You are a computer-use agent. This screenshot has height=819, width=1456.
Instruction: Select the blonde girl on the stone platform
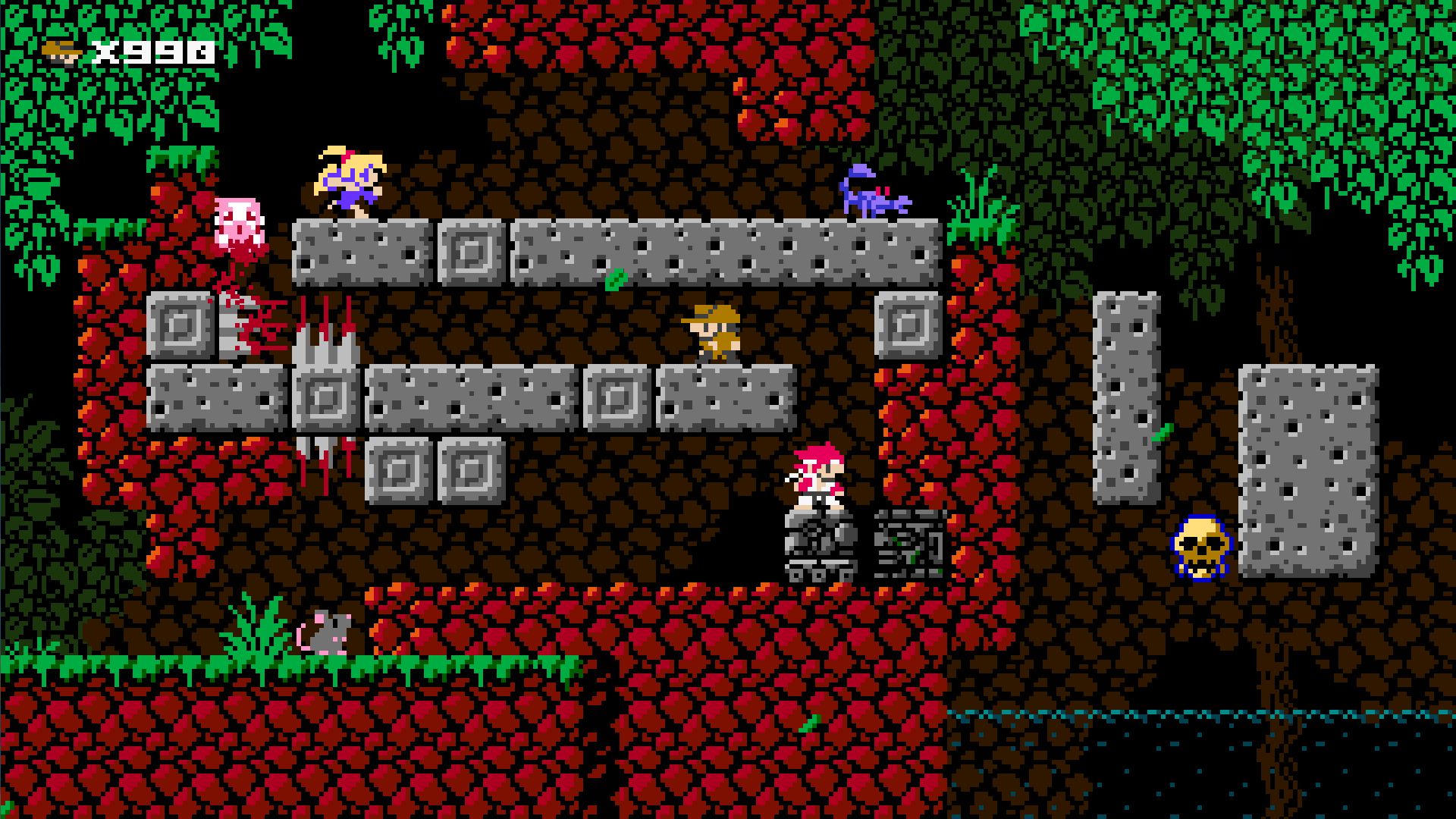click(x=349, y=182)
